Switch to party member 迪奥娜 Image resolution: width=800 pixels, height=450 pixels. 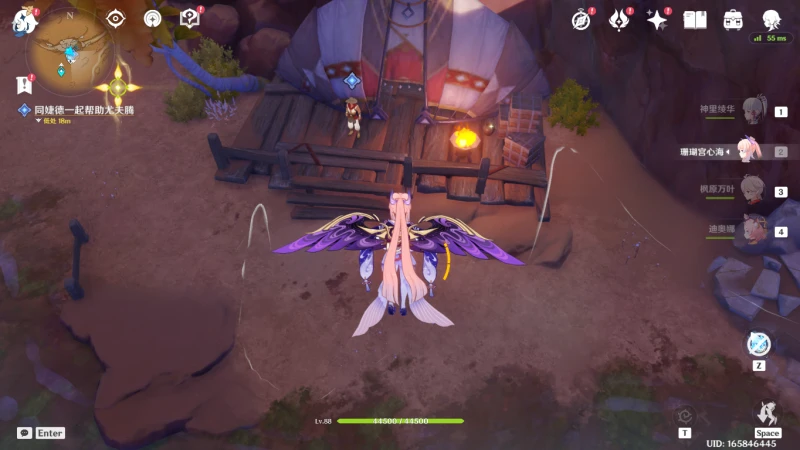point(755,230)
